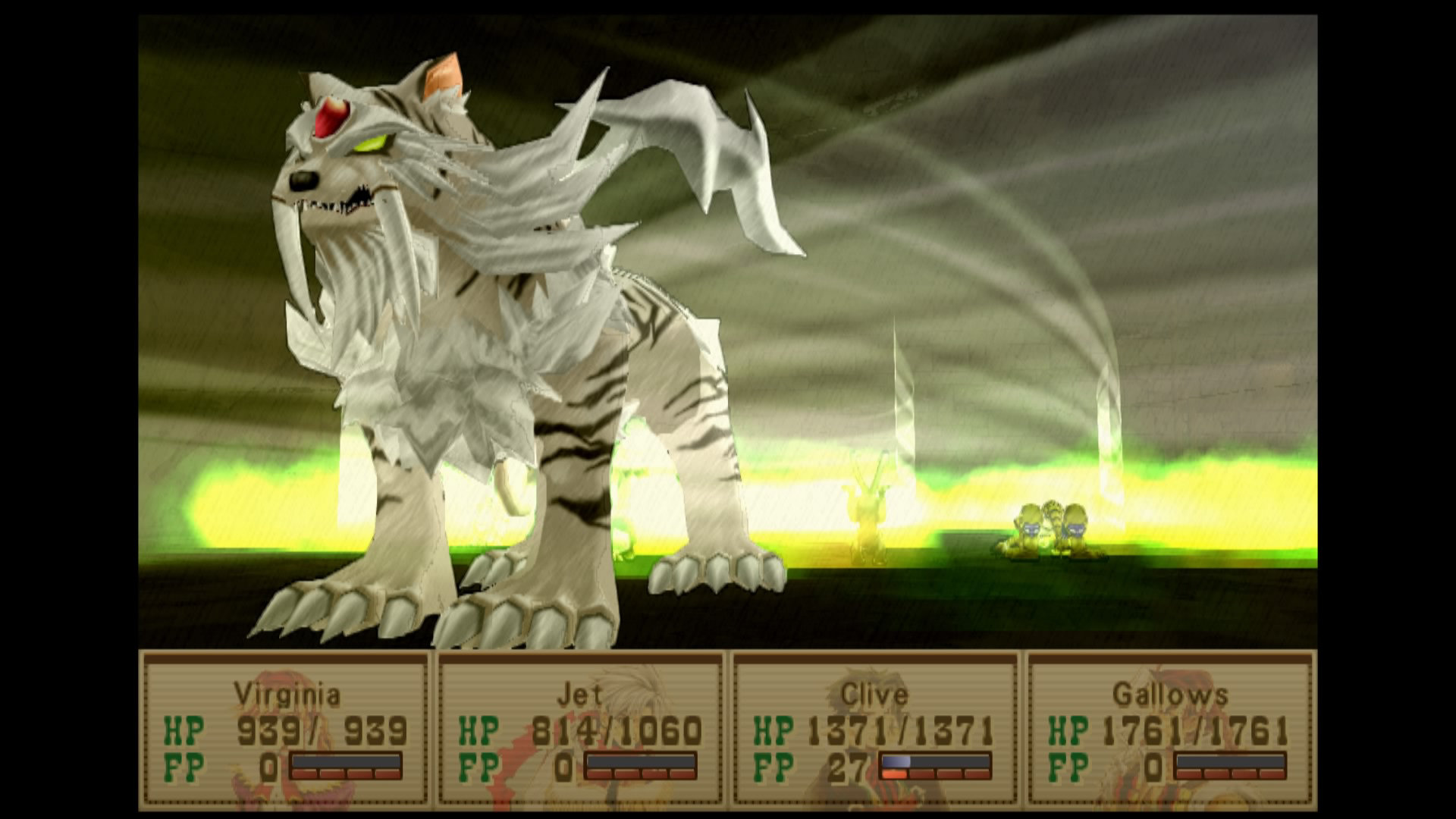Click the boss's orange ear tip
Viewport: 1456px width, 819px height.
coord(444,72)
